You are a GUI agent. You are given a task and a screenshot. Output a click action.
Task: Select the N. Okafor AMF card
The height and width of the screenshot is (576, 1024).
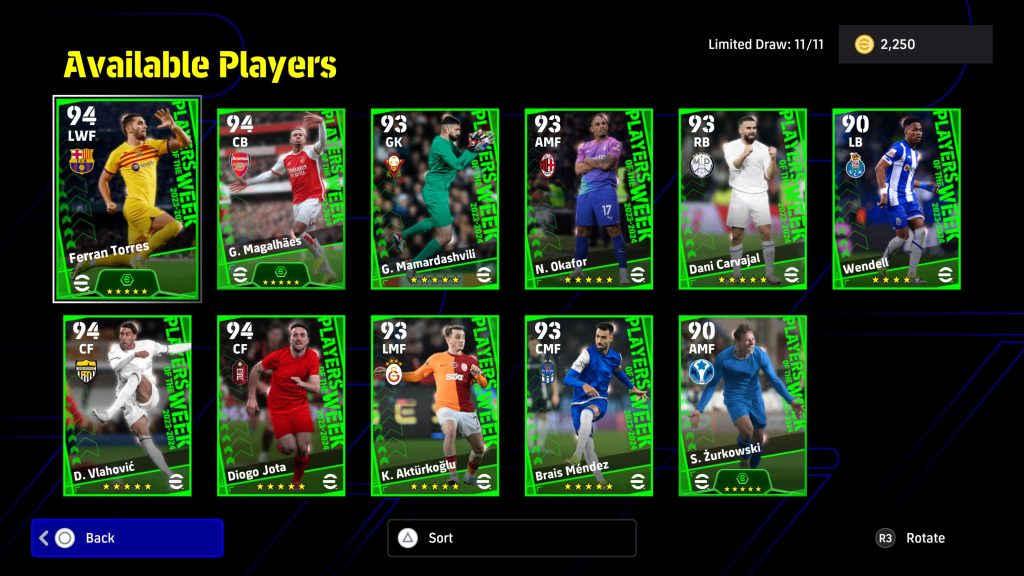[x=589, y=198]
